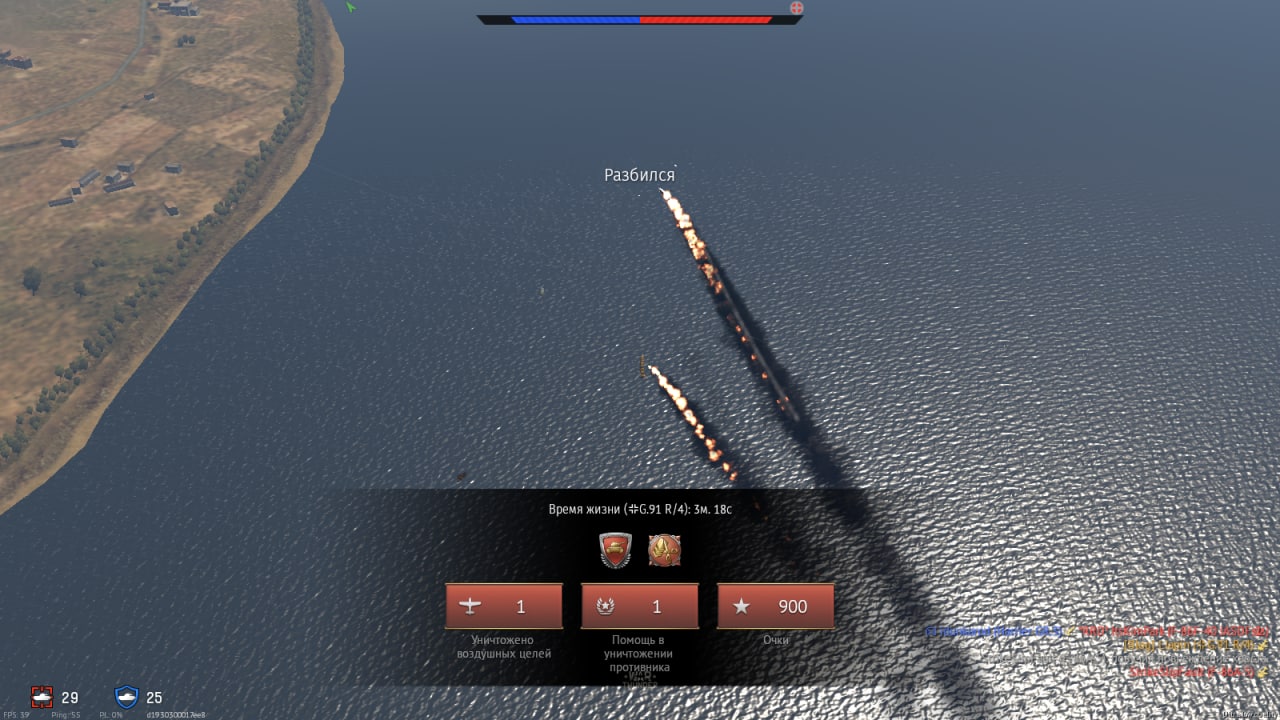Inspect the round gold wings award medal
1280x720 pixels.
(664, 550)
